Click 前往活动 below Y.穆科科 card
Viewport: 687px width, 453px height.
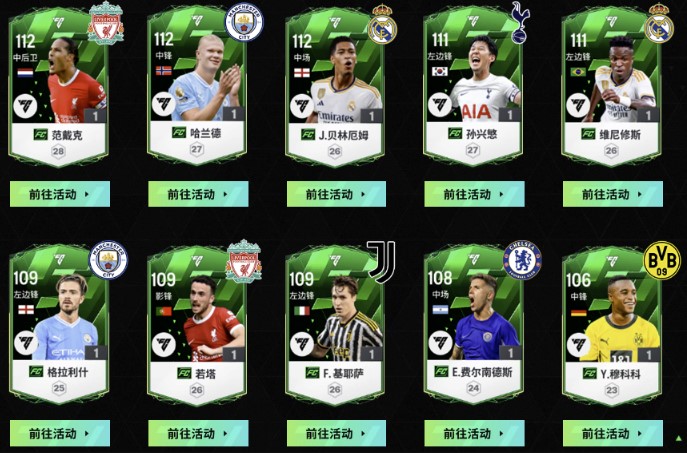coord(612,433)
